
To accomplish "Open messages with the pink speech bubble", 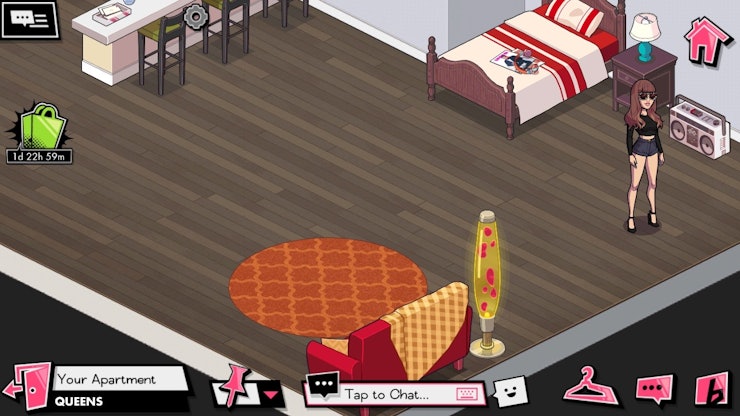I will pyautogui.click(x=654, y=388).
